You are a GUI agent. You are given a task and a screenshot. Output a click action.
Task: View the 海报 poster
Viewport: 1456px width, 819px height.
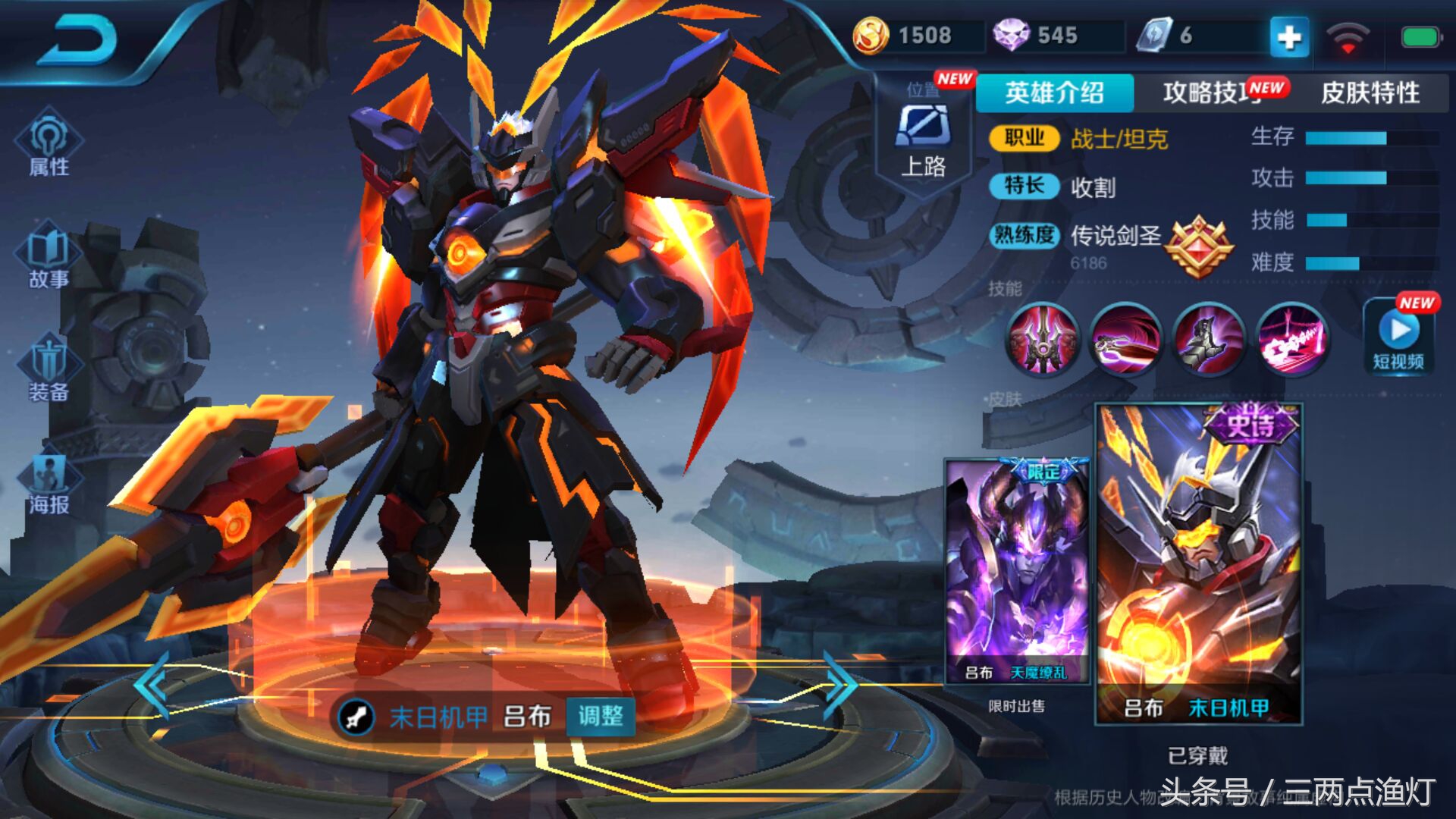tap(49, 484)
